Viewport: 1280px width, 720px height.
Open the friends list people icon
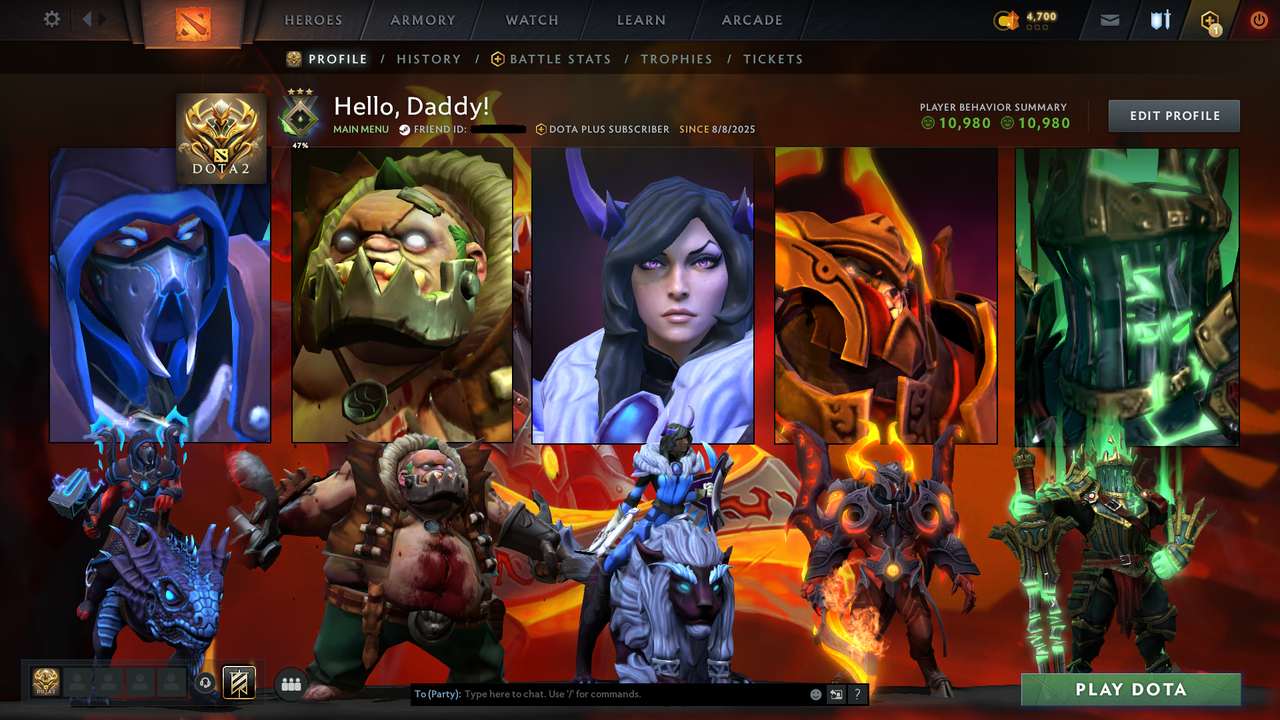289,682
